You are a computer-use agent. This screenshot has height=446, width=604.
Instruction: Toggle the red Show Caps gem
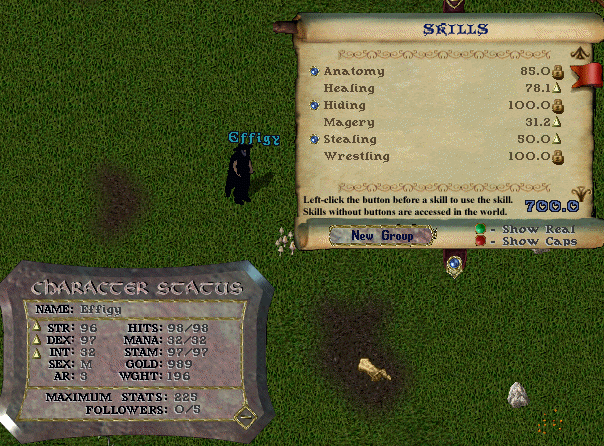click(480, 241)
